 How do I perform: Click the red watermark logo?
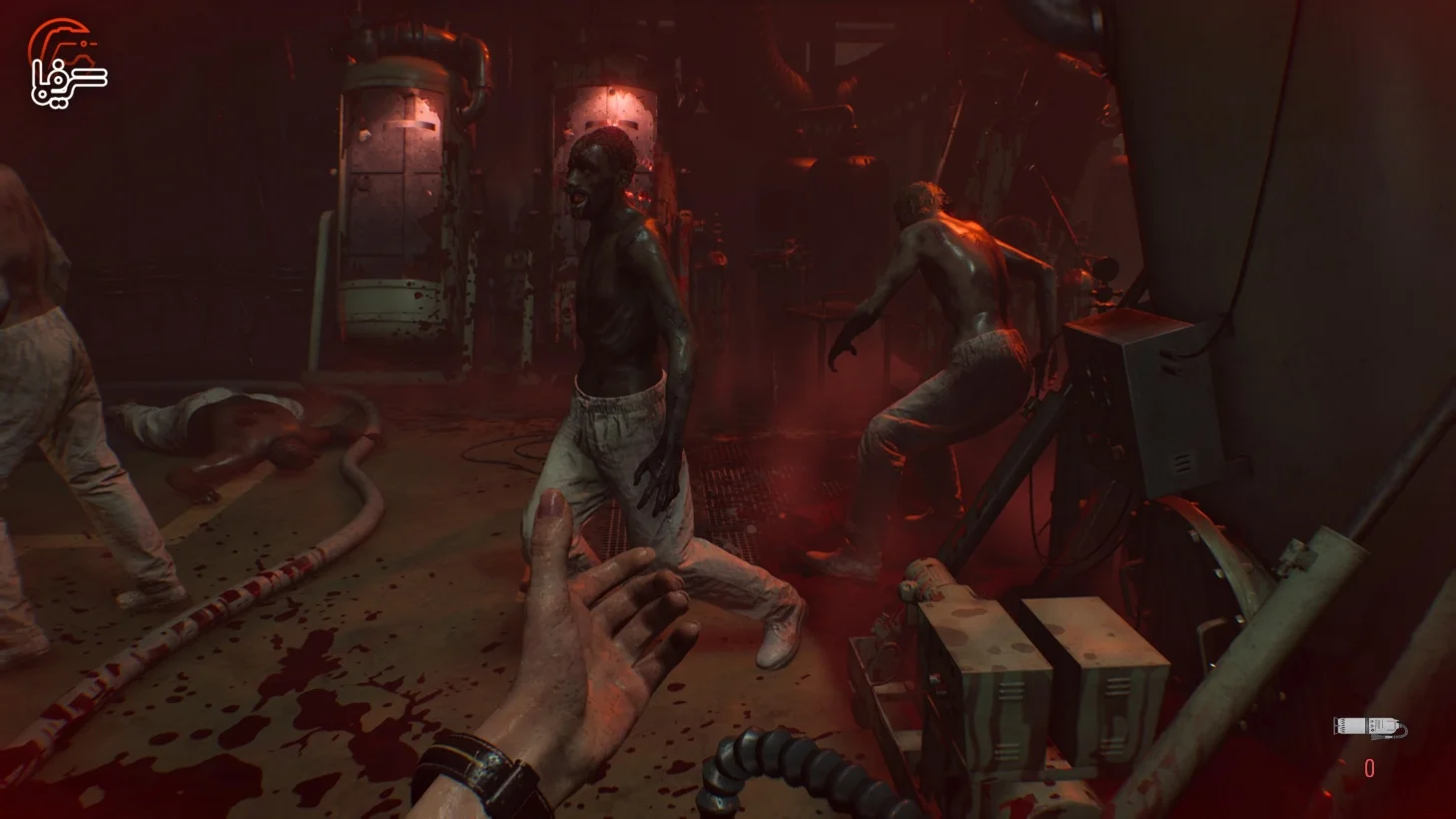[x=67, y=63]
